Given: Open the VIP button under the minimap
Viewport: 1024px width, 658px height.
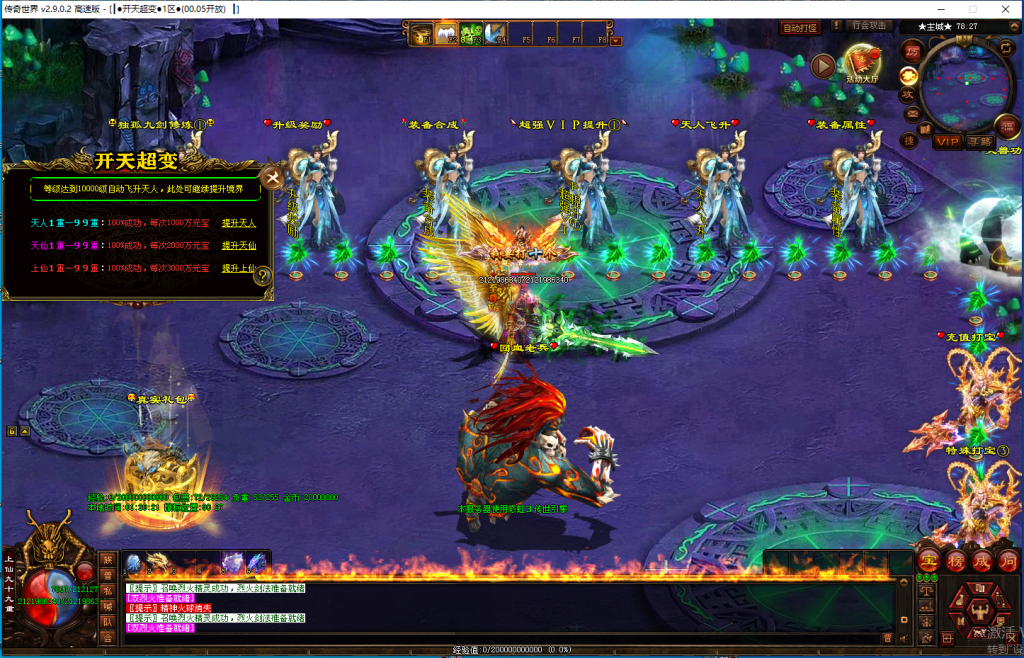Looking at the screenshot, I should pyautogui.click(x=947, y=142).
